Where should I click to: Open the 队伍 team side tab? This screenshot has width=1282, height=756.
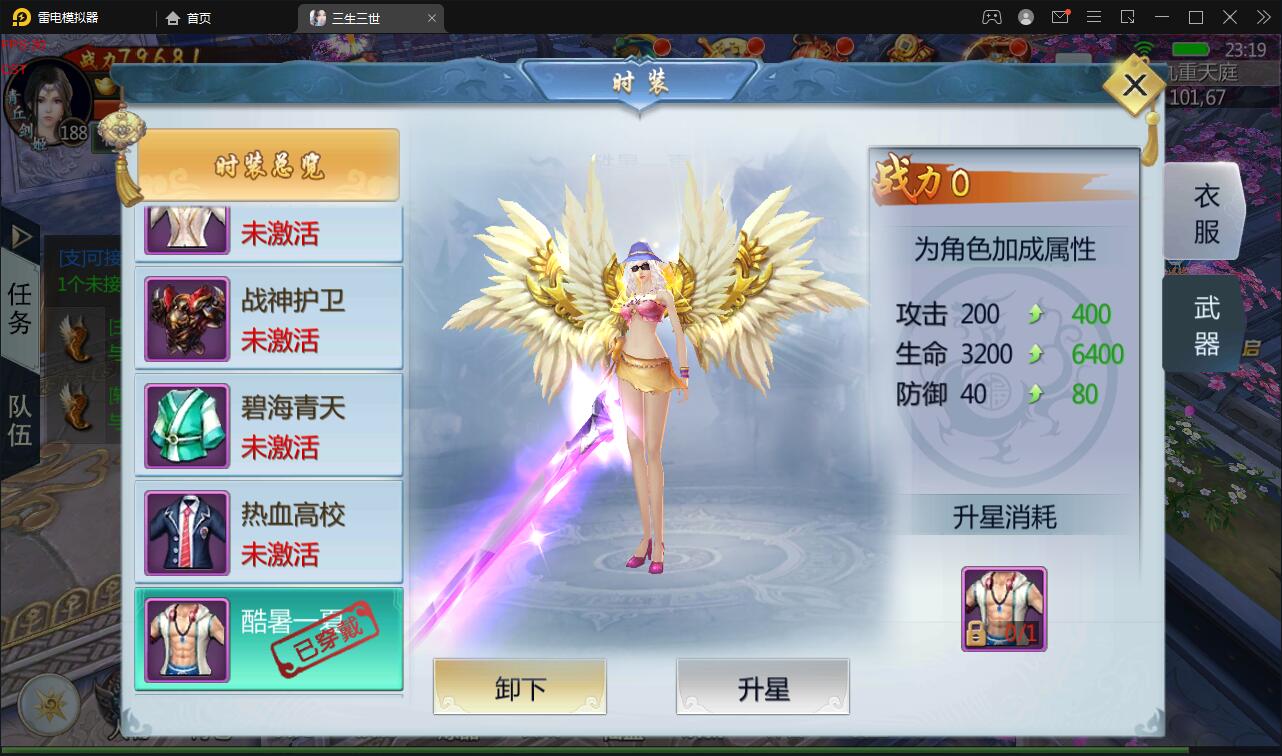point(20,420)
